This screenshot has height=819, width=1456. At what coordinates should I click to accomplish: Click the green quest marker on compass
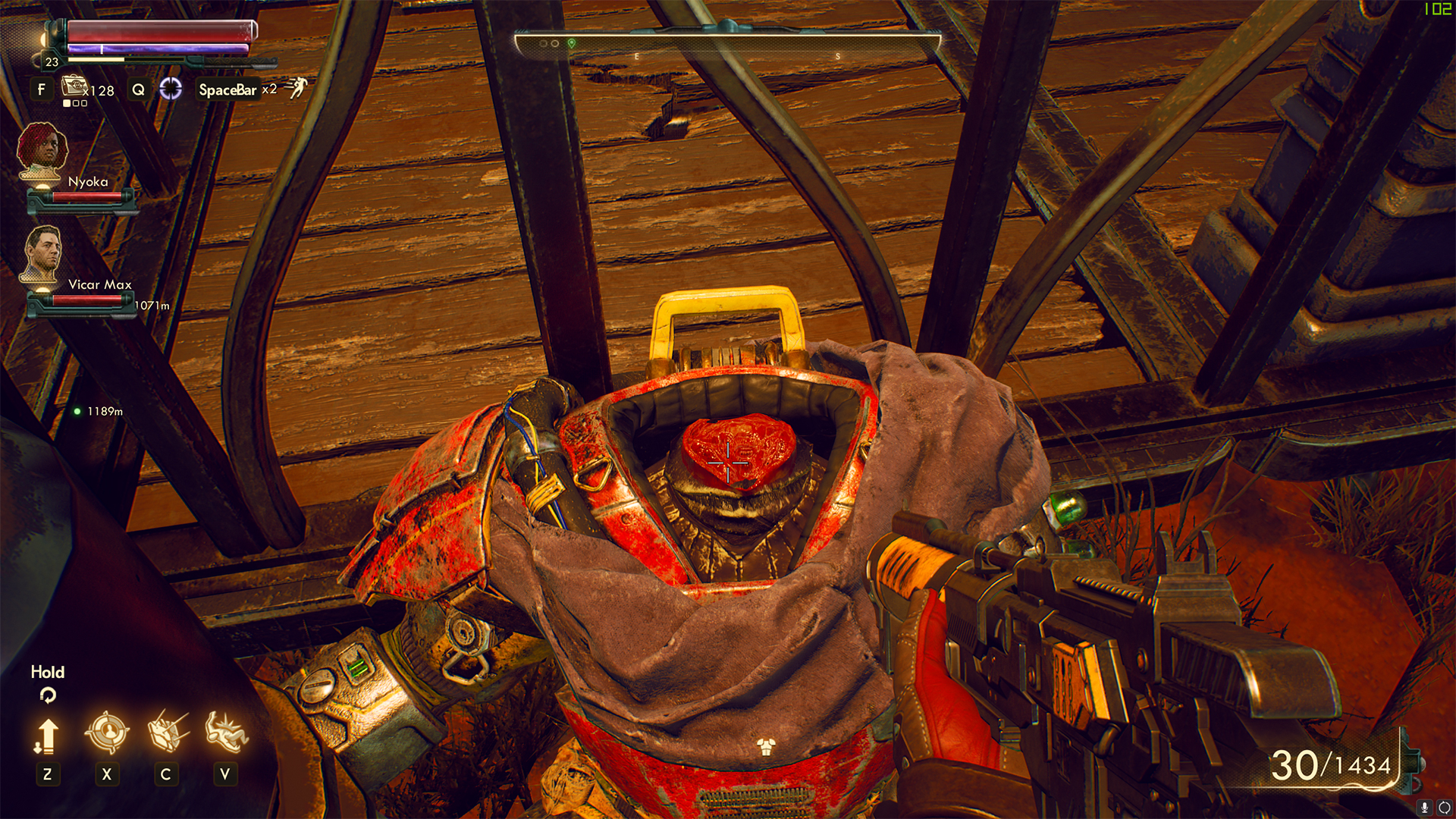[x=572, y=43]
